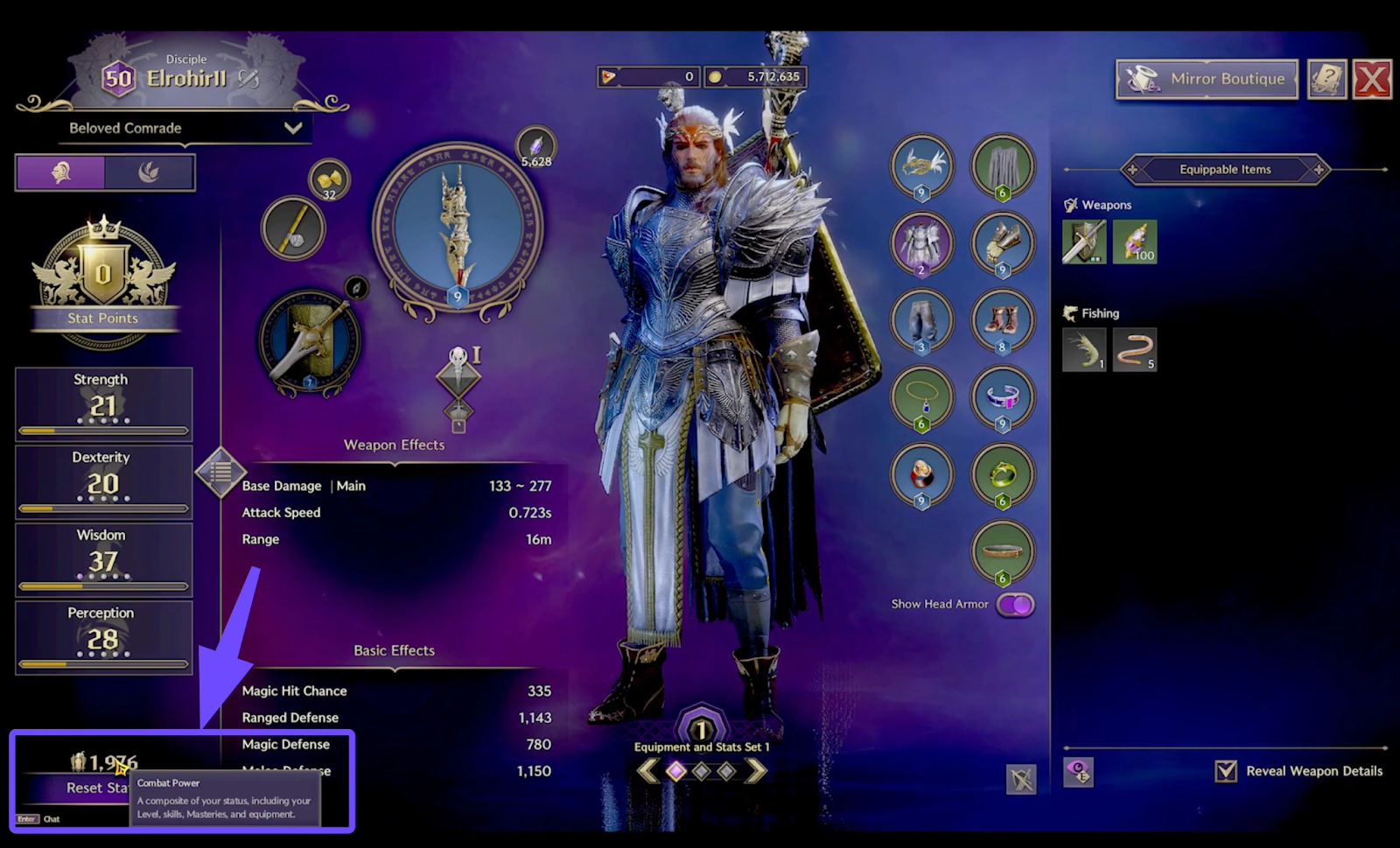Select the sword and shield off-hand slot
Image resolution: width=1400 pixels, height=848 pixels.
coord(308,343)
